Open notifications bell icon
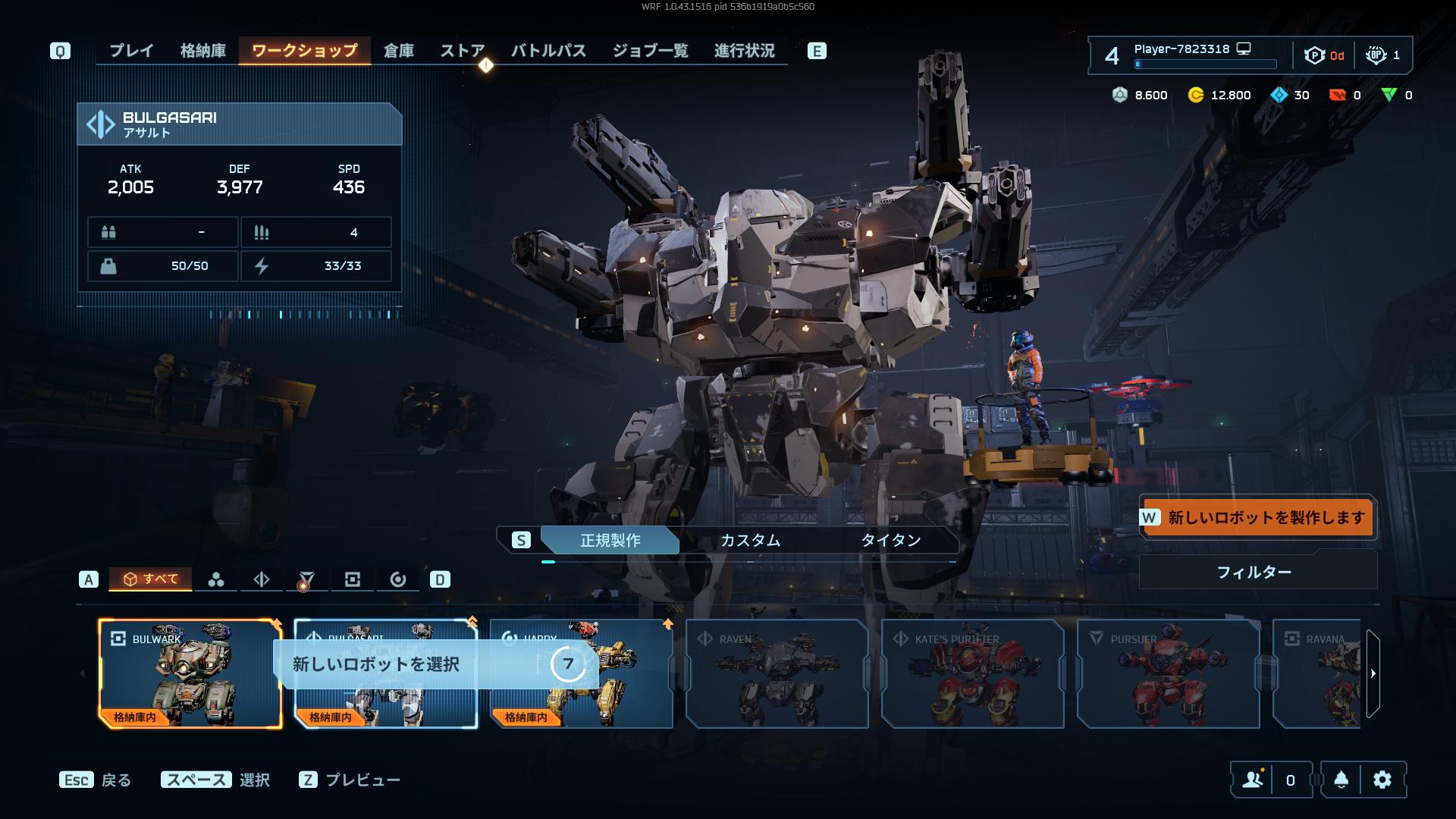The image size is (1456, 819). coord(1341,780)
